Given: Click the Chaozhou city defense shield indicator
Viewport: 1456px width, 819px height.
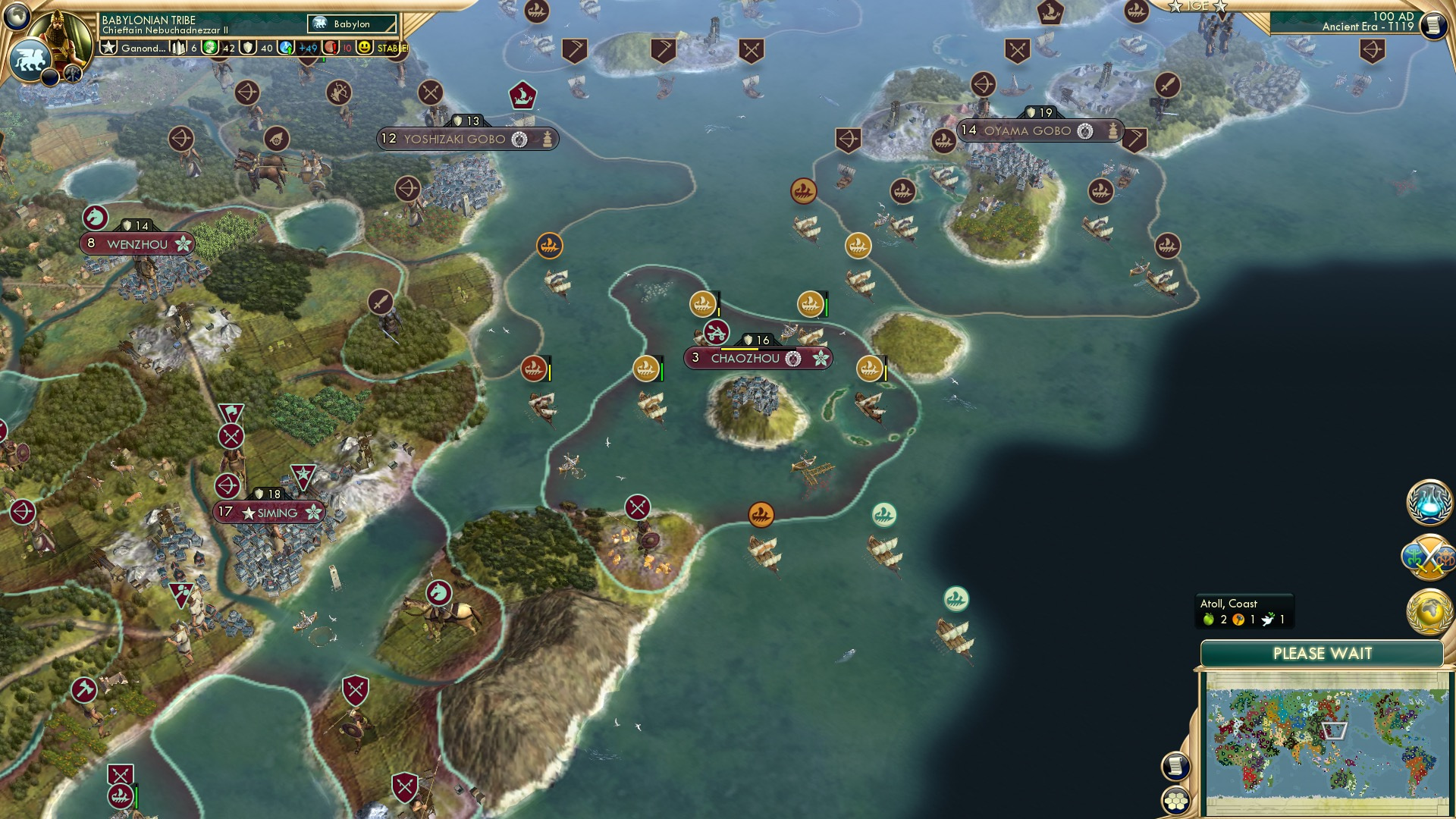Looking at the screenshot, I should click(x=749, y=340).
